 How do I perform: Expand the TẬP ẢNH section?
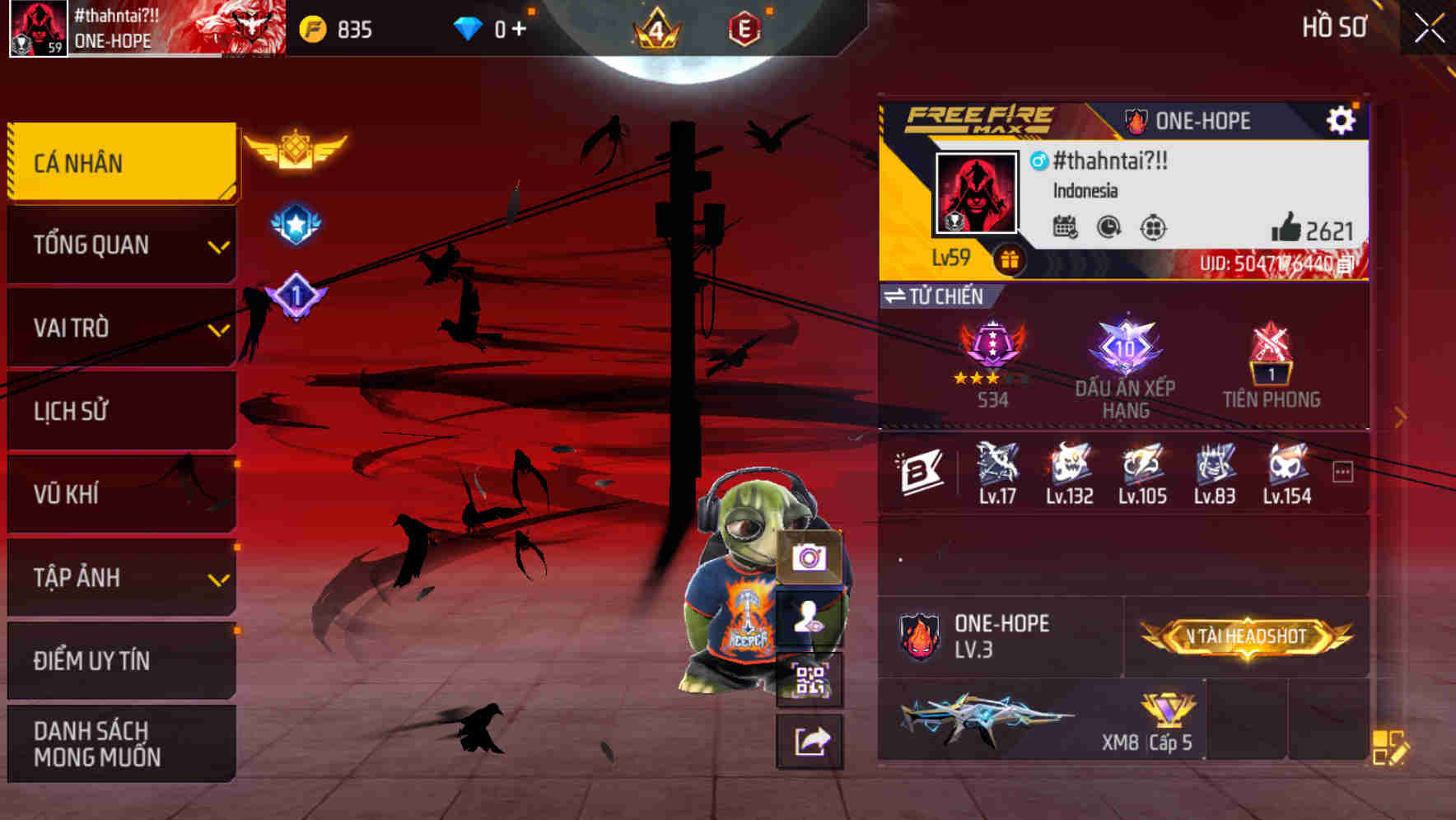coord(120,578)
